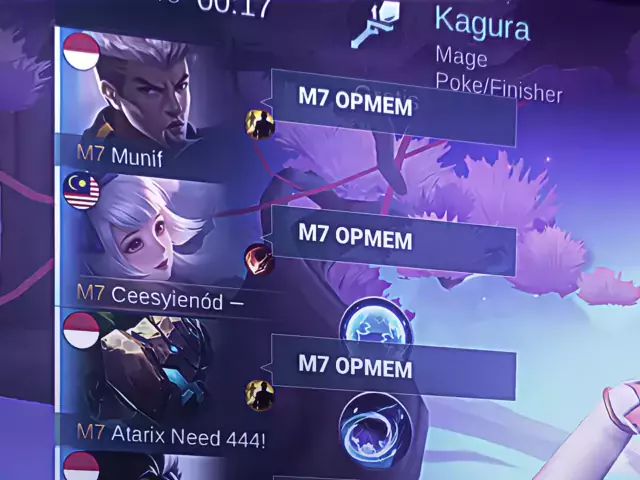Screen dimensions: 640x480
Task: Tap the Mage role icon beside Kagura
Action: tap(375, 25)
